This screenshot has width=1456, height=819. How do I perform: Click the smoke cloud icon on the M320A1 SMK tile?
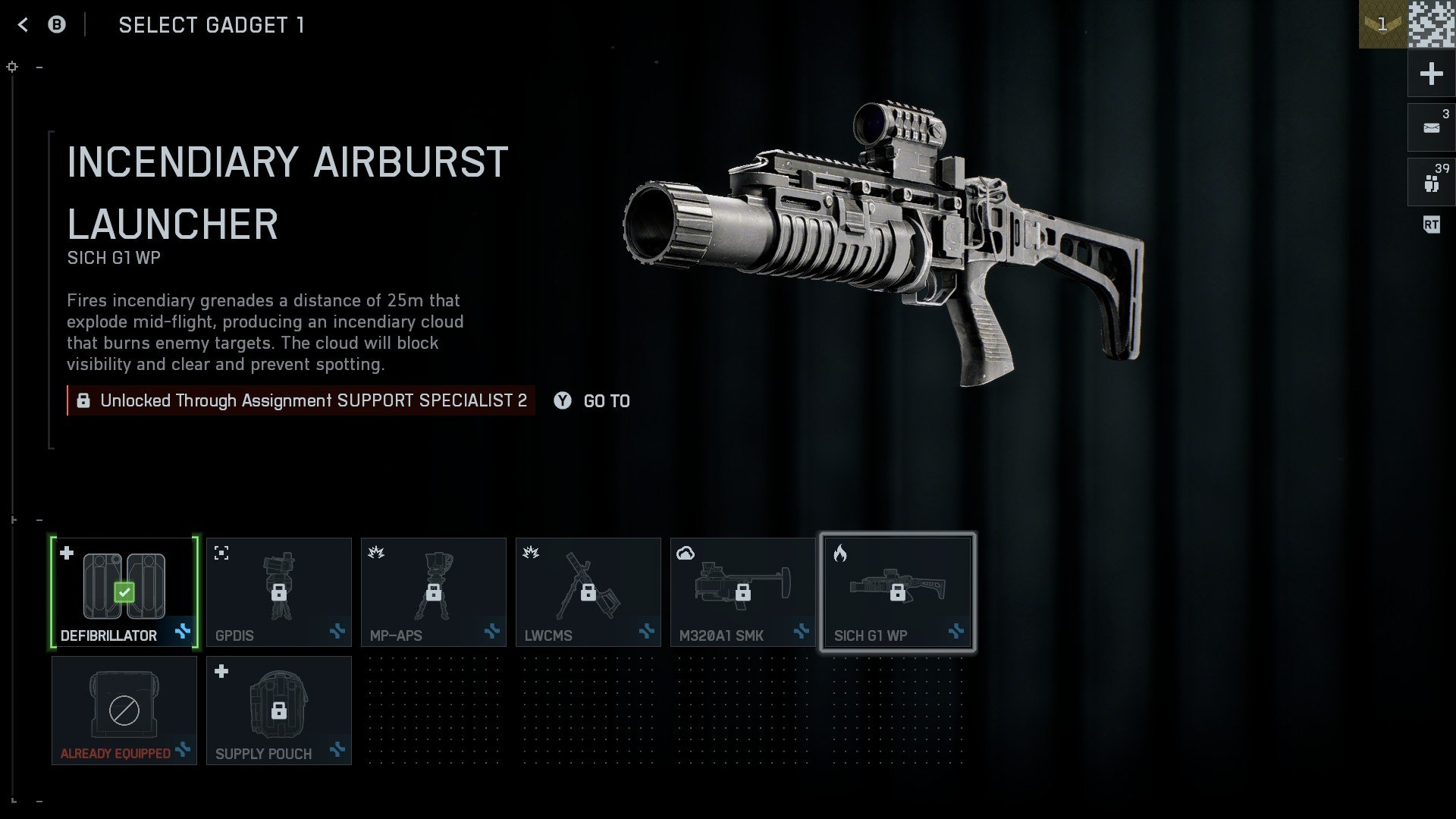(686, 554)
